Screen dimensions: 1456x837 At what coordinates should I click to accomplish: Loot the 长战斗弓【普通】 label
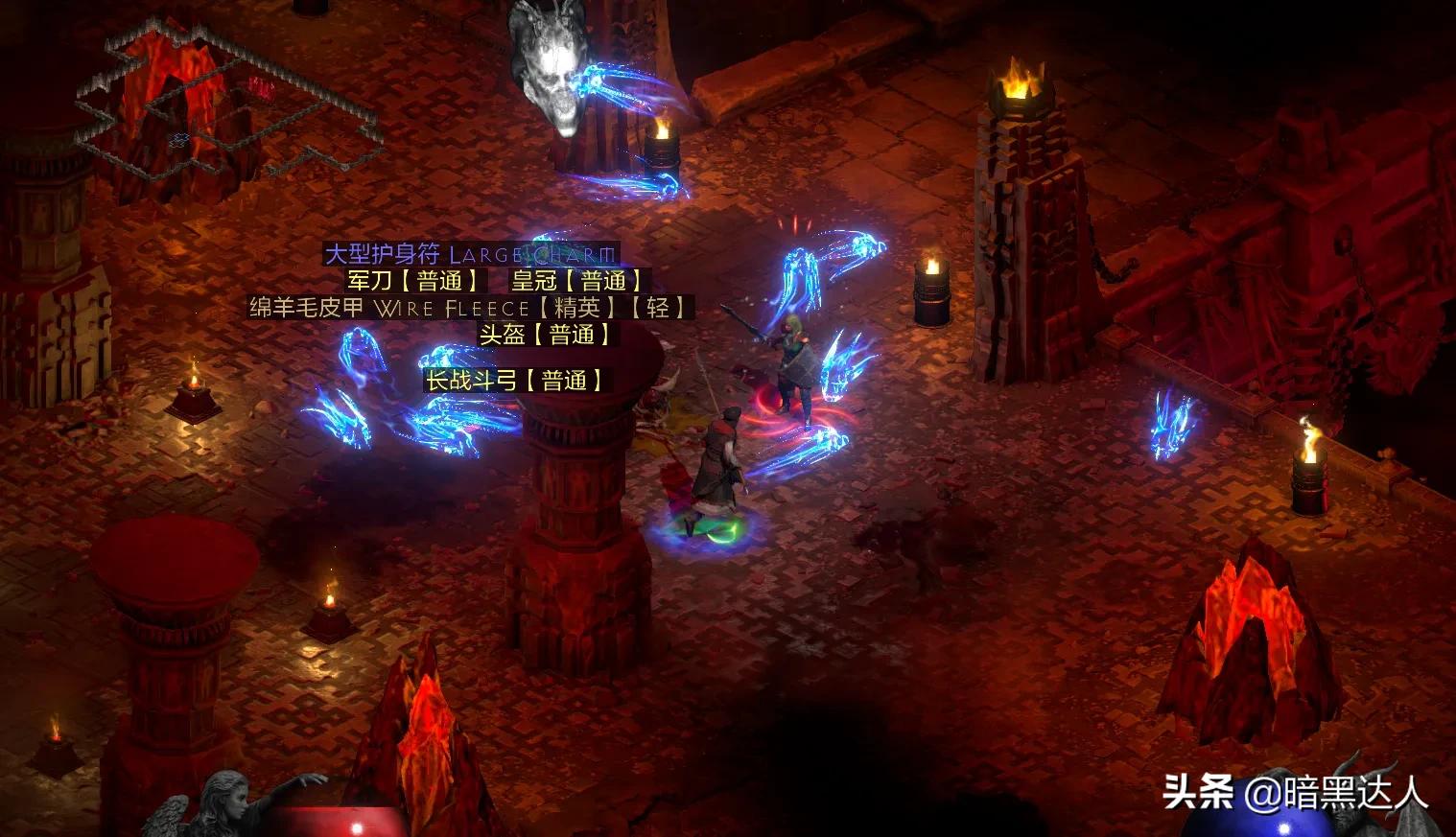point(515,381)
